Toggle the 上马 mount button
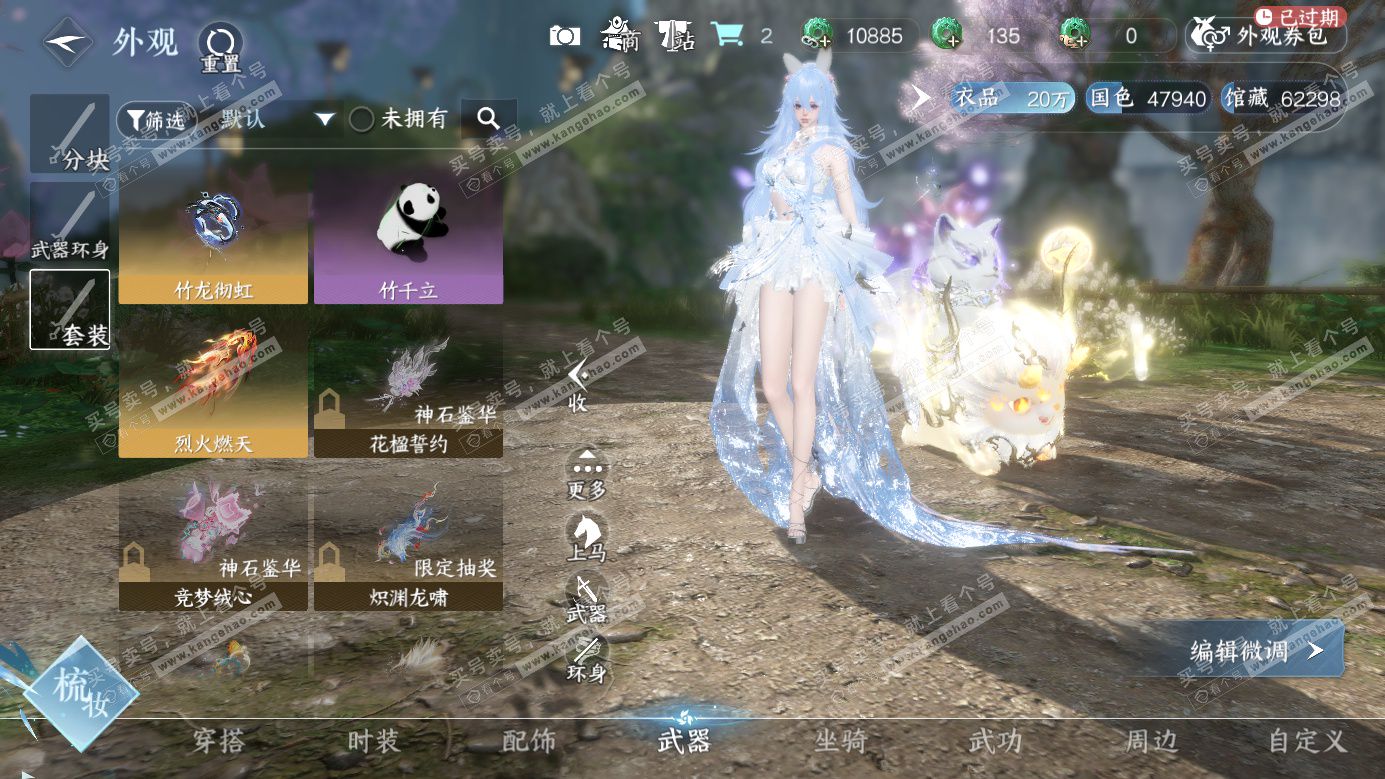 click(x=587, y=535)
